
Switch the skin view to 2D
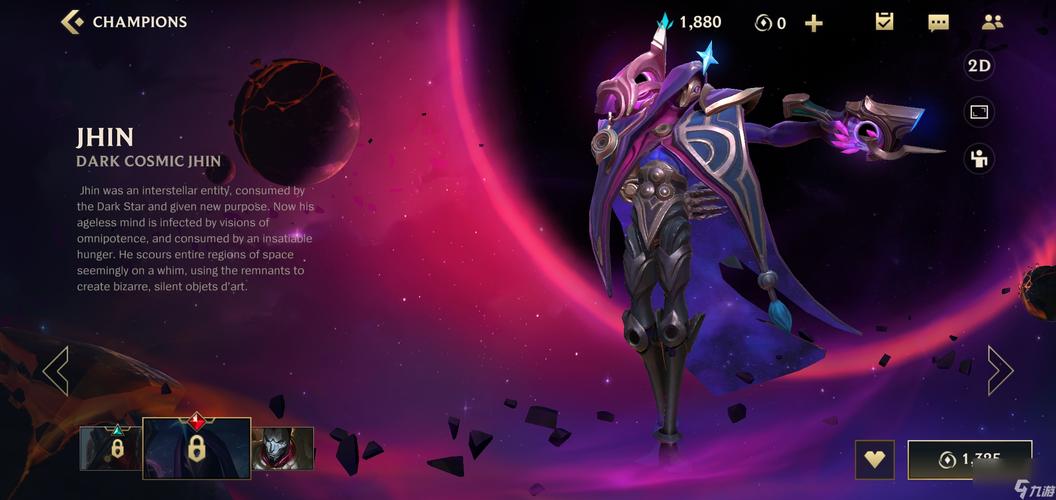tap(978, 66)
